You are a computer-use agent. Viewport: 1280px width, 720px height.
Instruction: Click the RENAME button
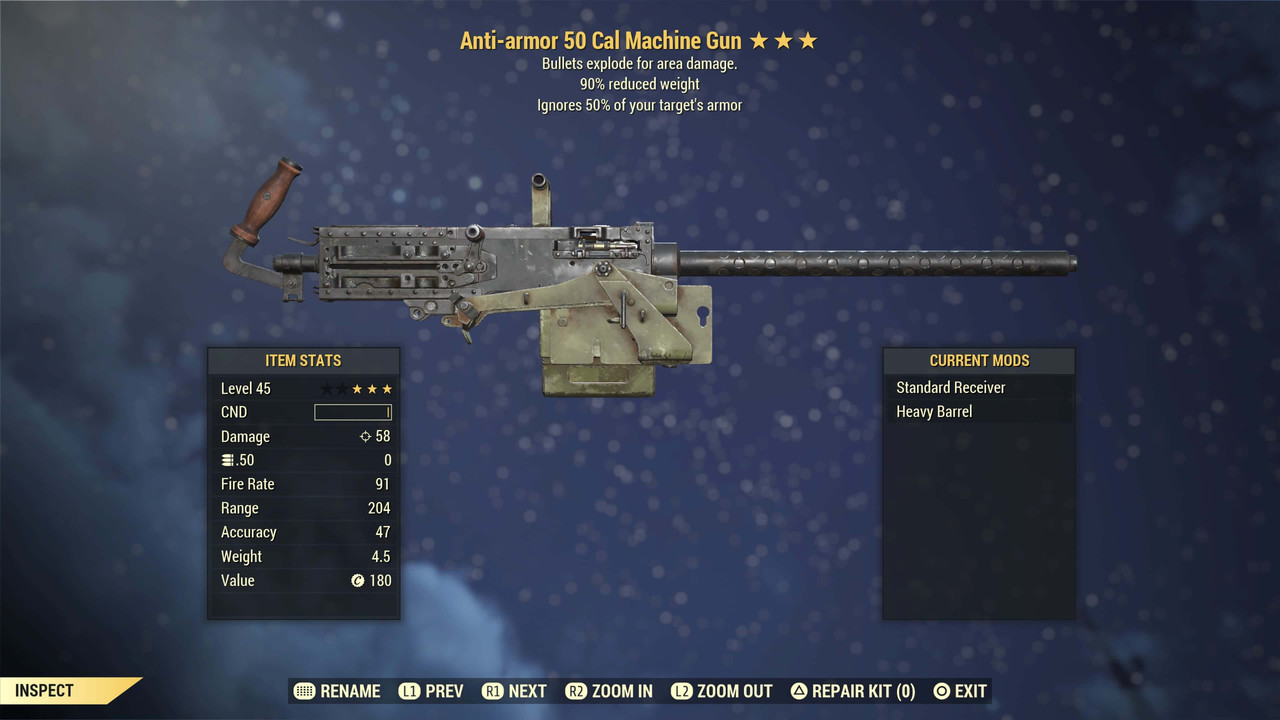350,691
